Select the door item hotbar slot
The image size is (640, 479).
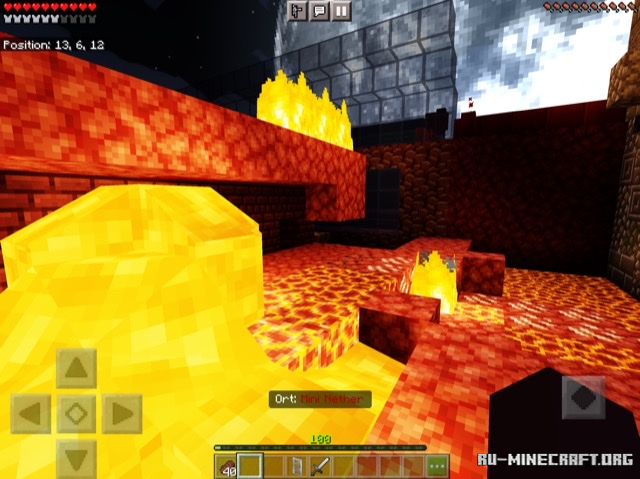pyautogui.click(x=295, y=465)
